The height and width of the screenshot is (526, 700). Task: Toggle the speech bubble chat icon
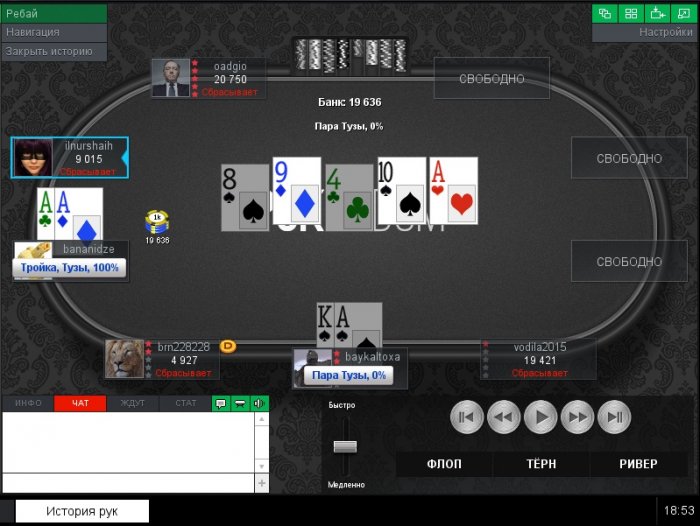coord(221,403)
